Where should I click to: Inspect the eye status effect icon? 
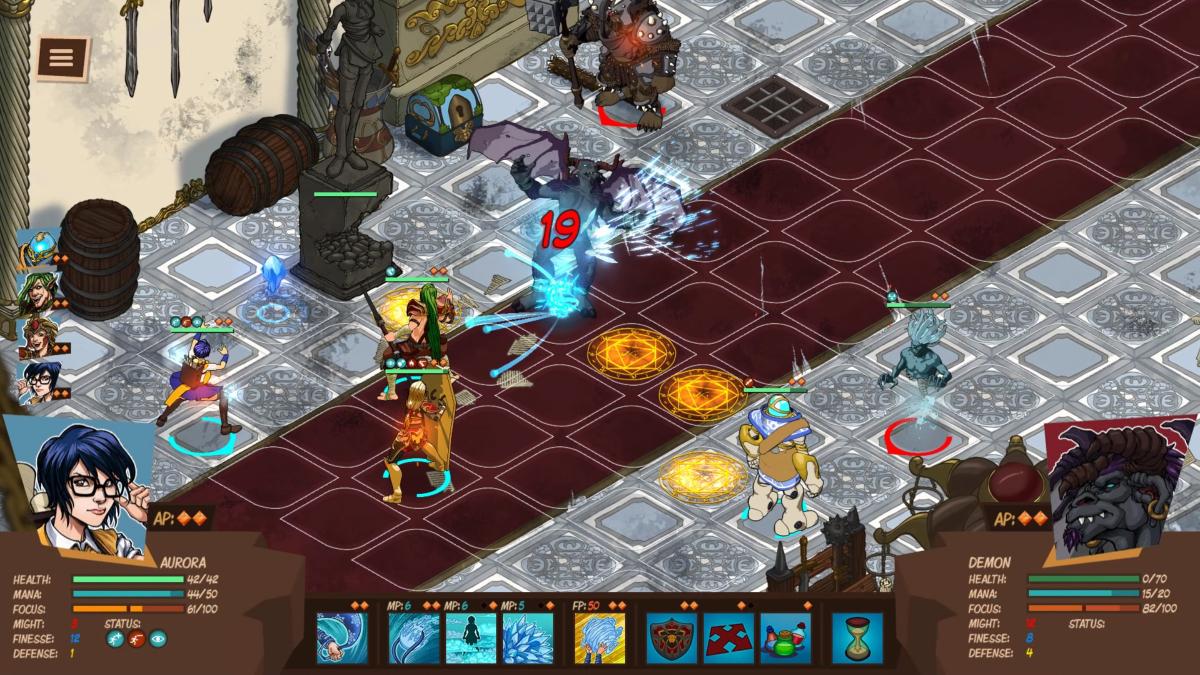158,639
